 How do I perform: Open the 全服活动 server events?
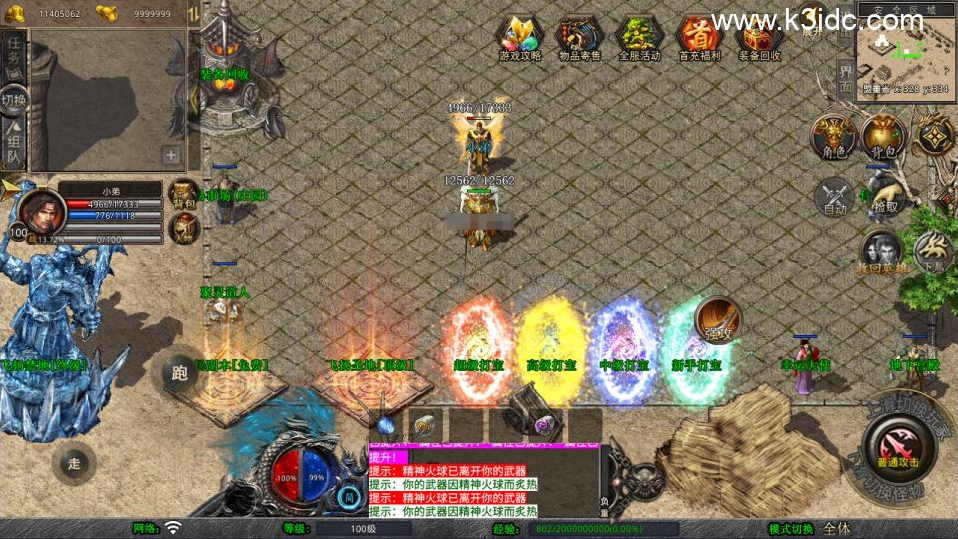(639, 38)
